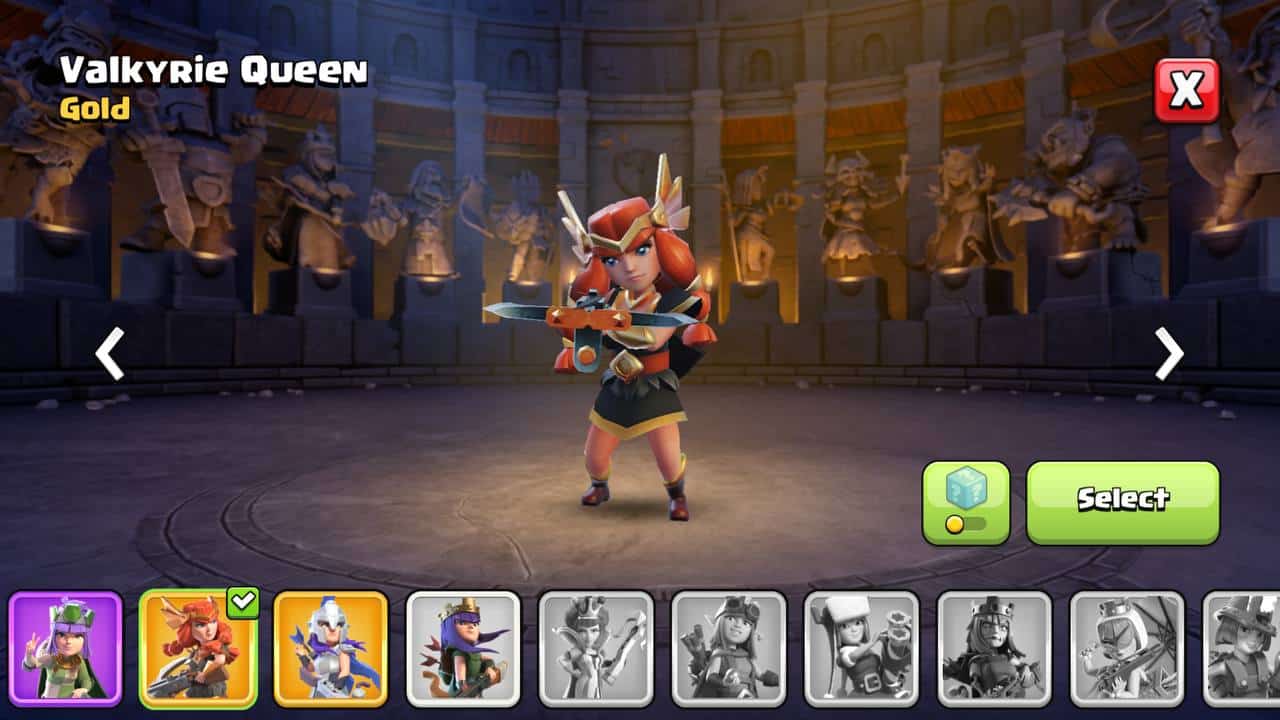This screenshot has width=1280, height=720.
Task: Preview the locked queen skin with high collar
Action: [596, 649]
